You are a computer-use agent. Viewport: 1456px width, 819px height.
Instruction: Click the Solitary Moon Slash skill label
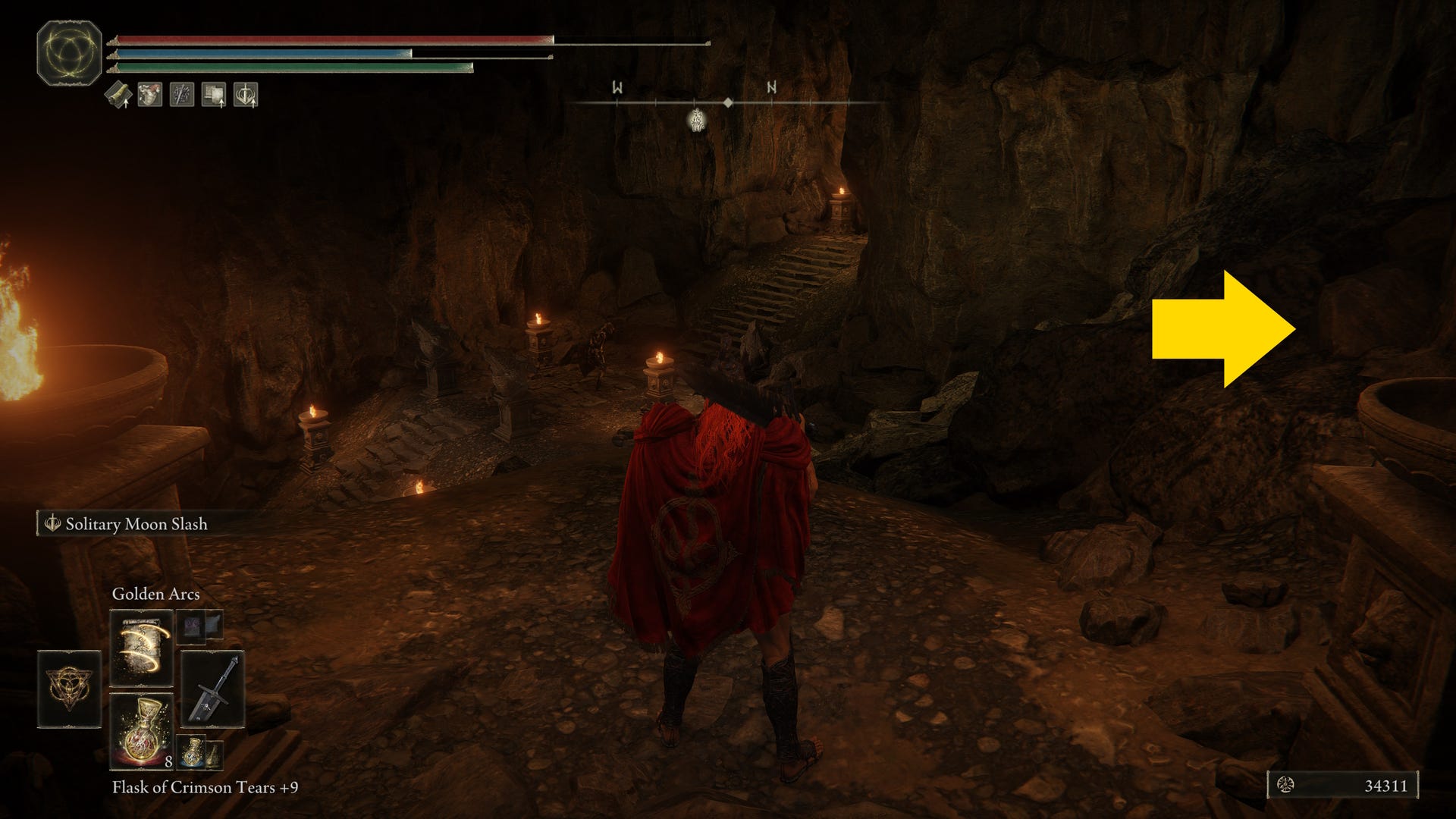click(x=136, y=524)
